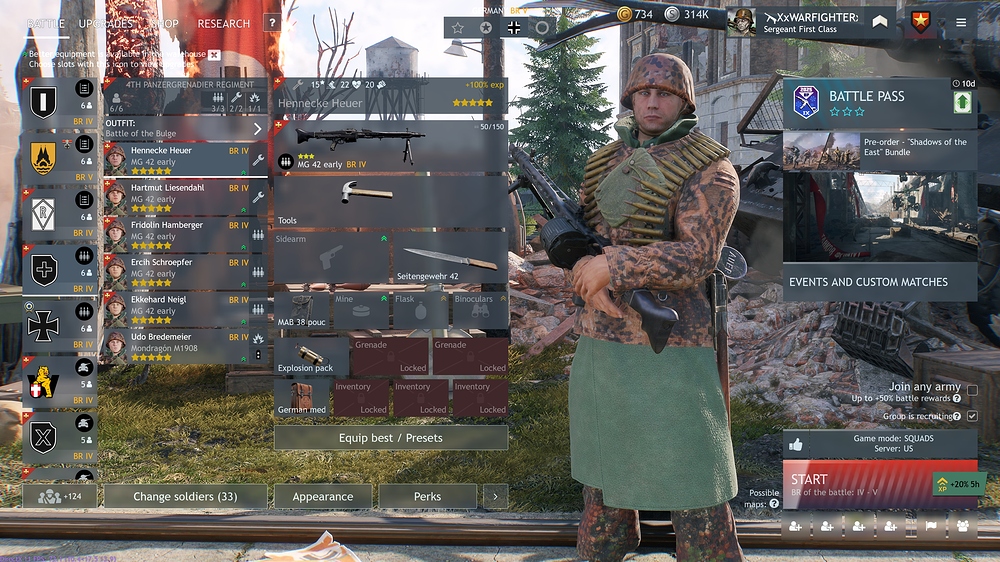Switch to the UPGRADES tab
This screenshot has height=562, width=1000.
tap(105, 23)
